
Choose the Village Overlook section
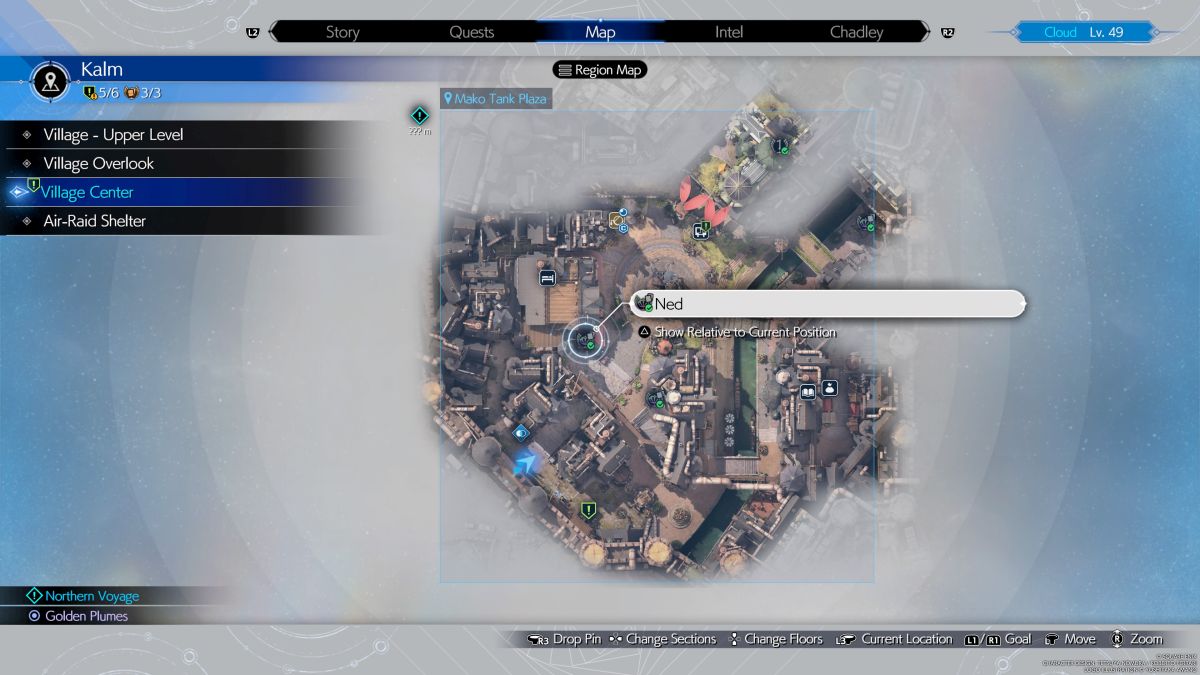(98, 163)
